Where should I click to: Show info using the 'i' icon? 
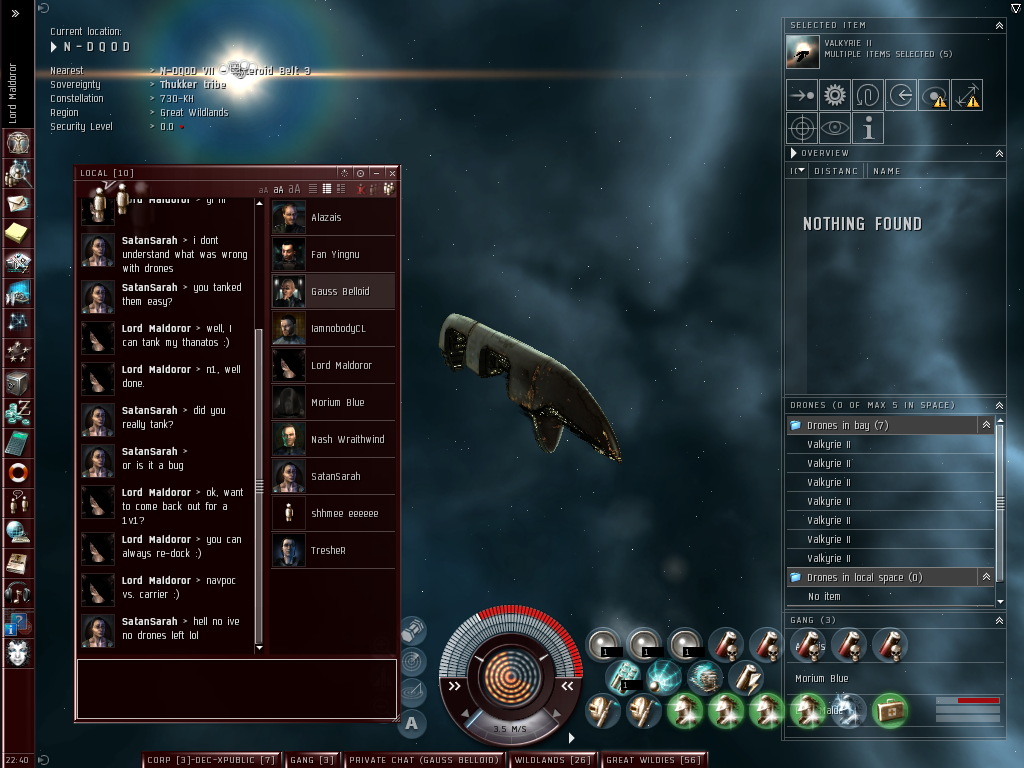868,128
